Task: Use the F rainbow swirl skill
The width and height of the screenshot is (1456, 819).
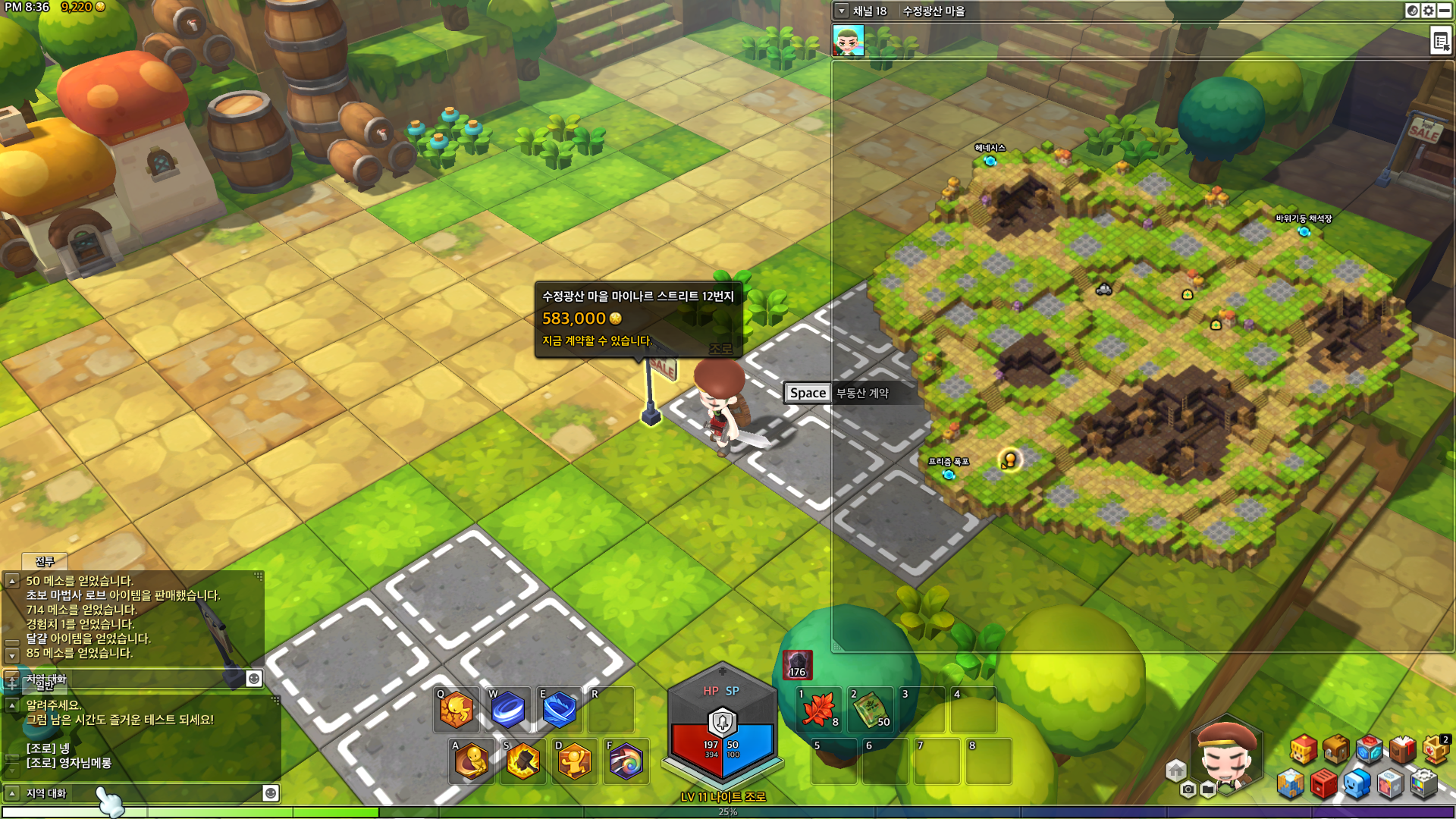Action: tap(626, 762)
